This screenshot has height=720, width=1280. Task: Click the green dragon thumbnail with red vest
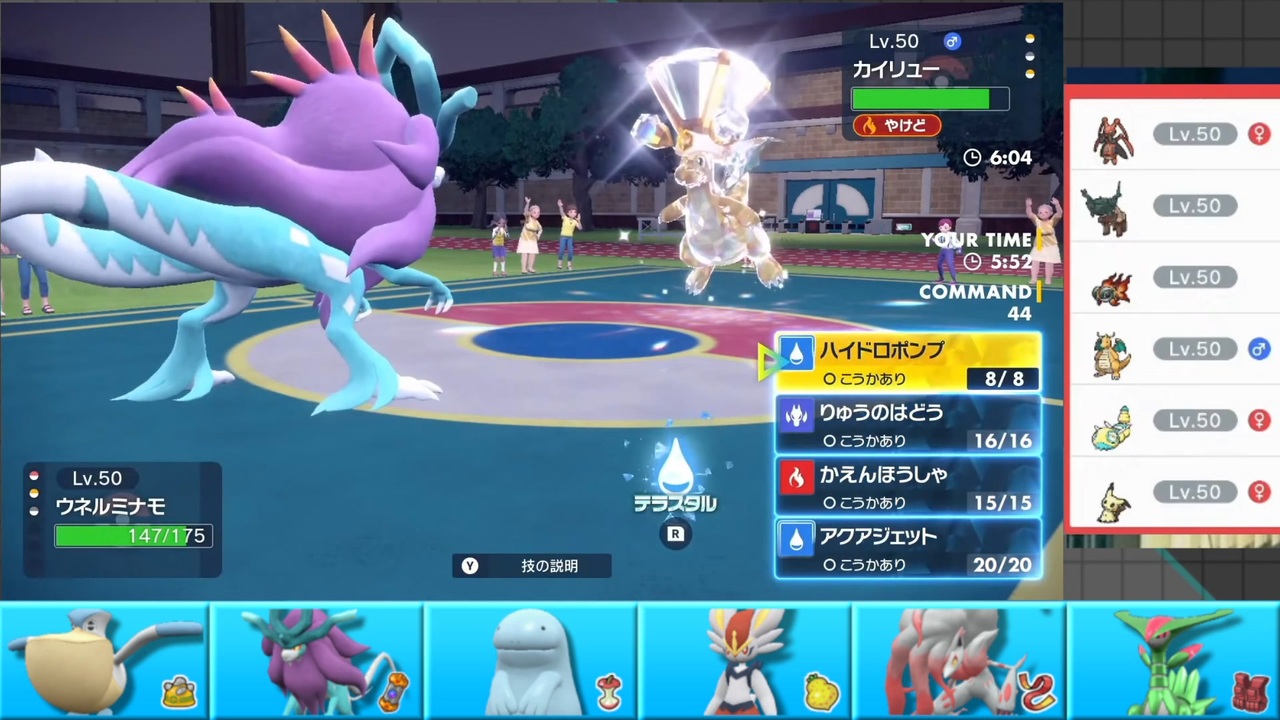[x=1172, y=662]
